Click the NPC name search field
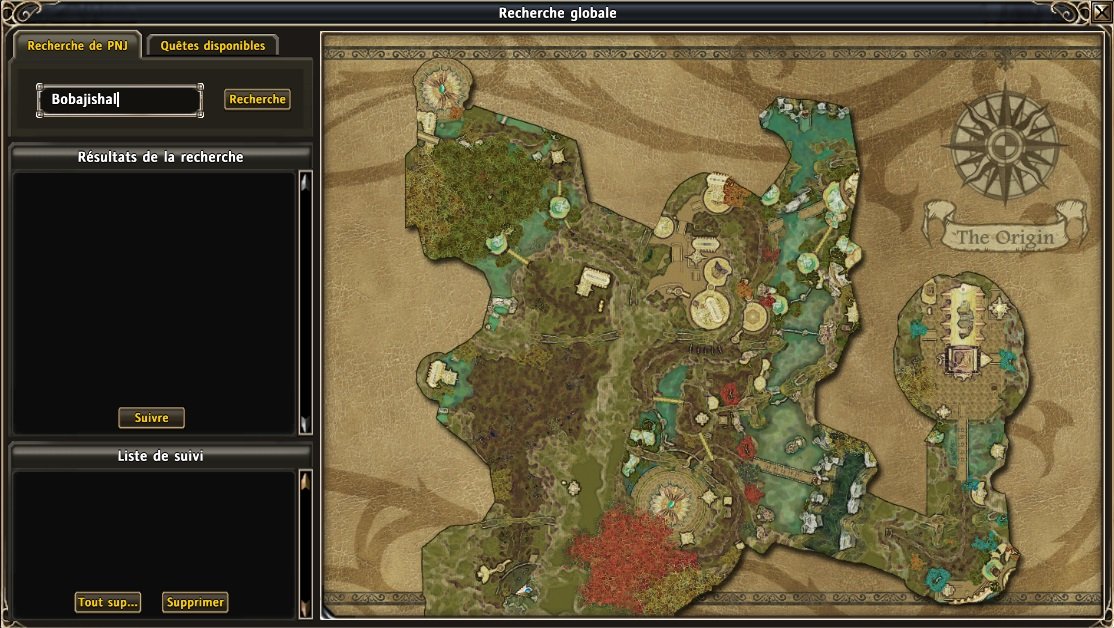This screenshot has height=628, width=1114. [x=120, y=99]
